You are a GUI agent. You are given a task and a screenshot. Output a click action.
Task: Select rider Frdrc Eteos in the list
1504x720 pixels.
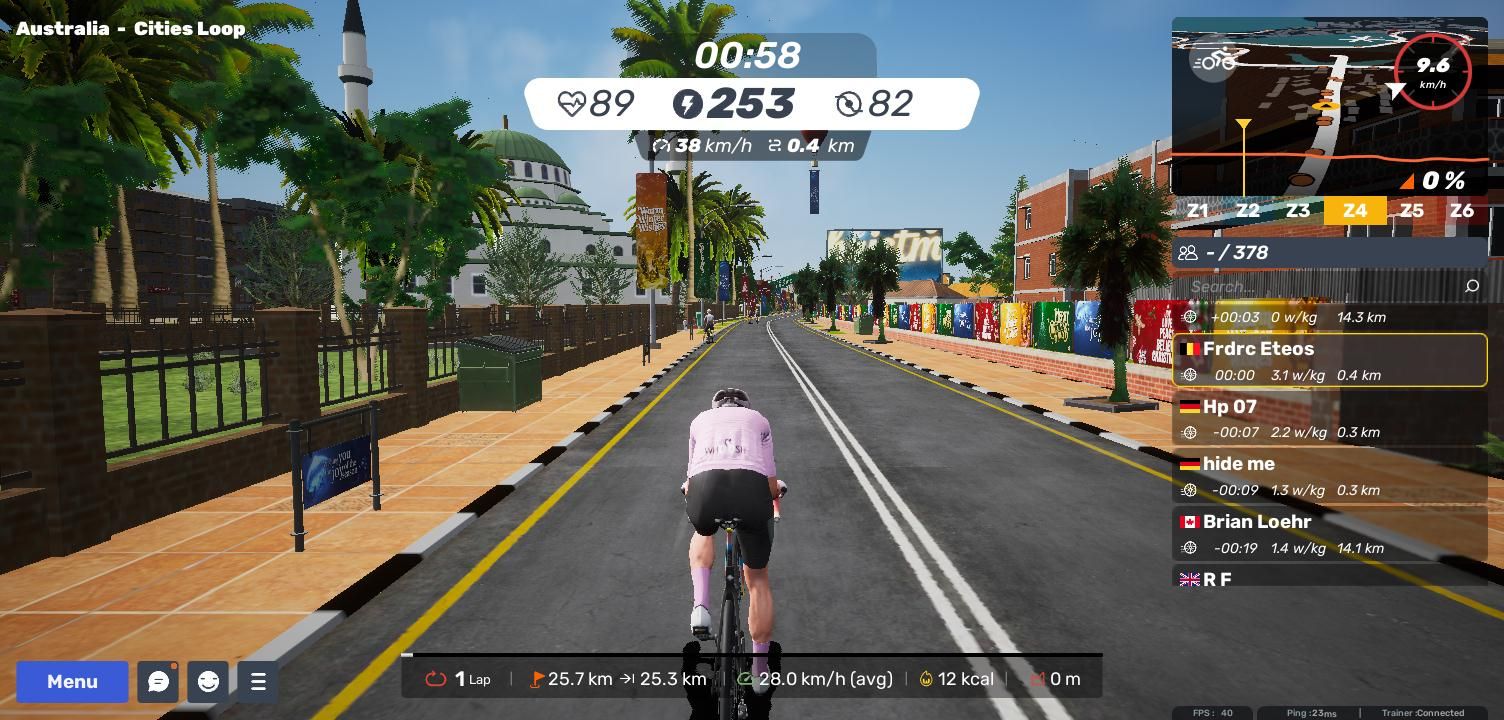[1329, 360]
